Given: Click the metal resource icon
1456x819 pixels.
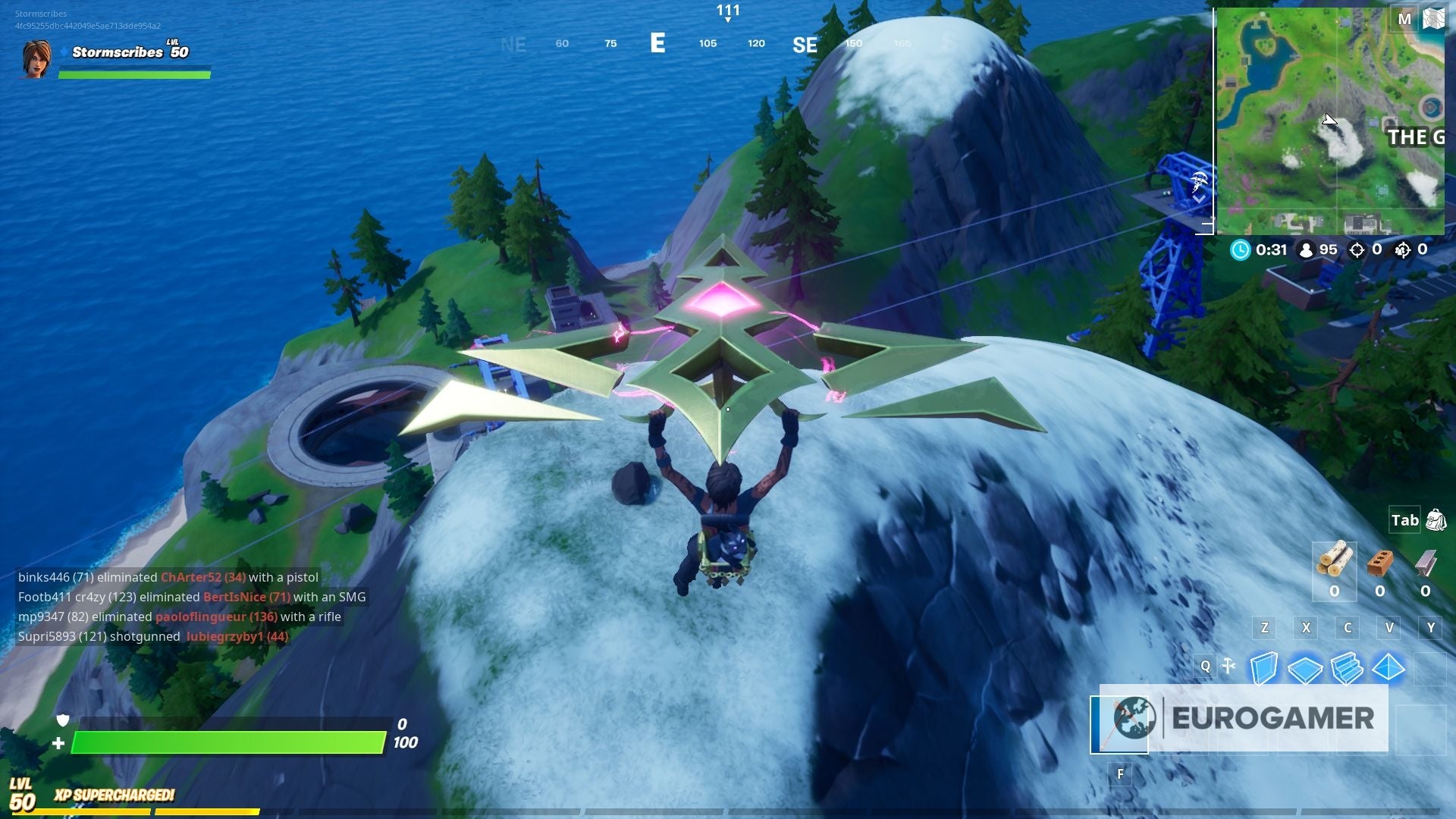Looking at the screenshot, I should [x=1426, y=563].
